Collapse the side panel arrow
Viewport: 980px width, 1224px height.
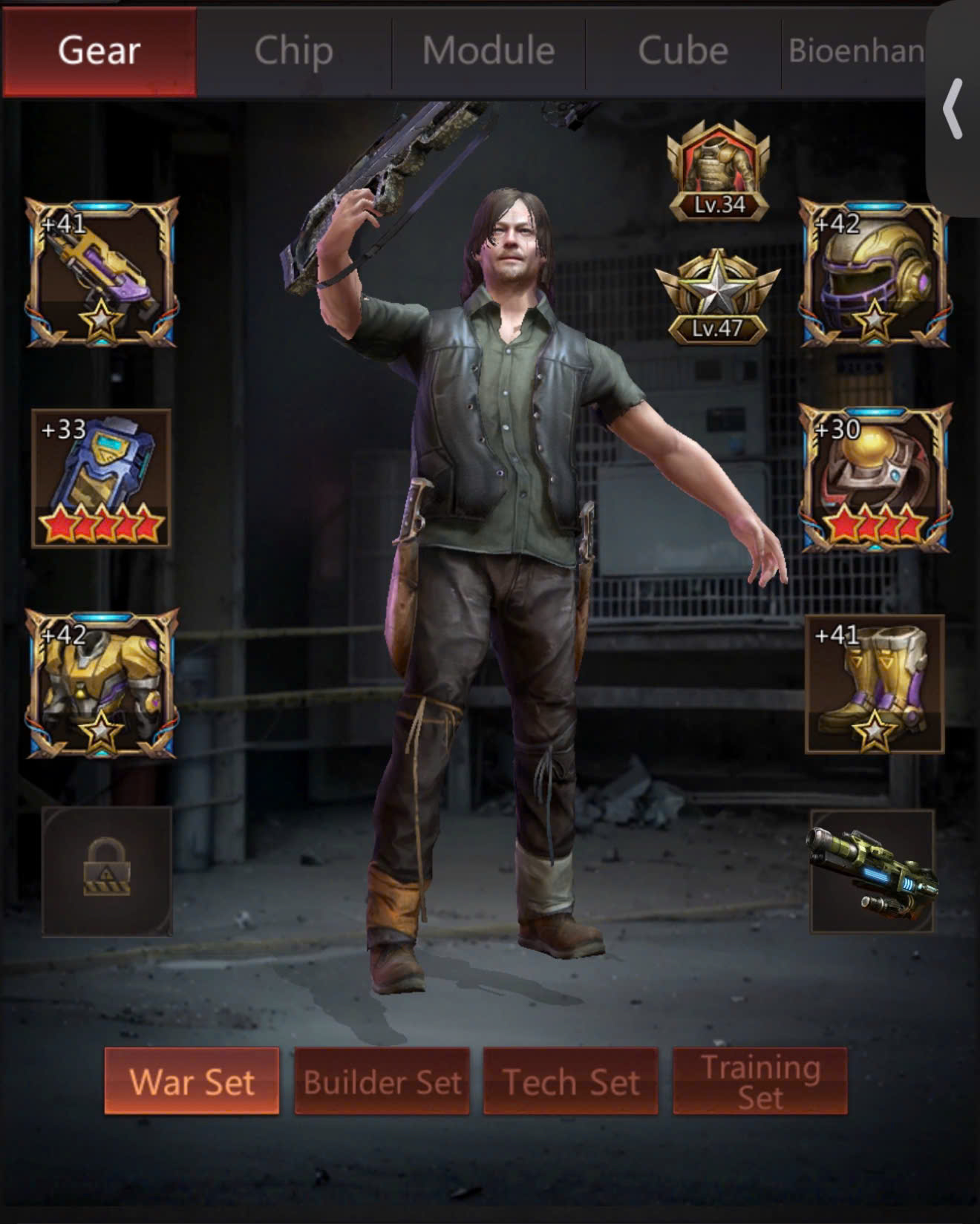coord(953,109)
